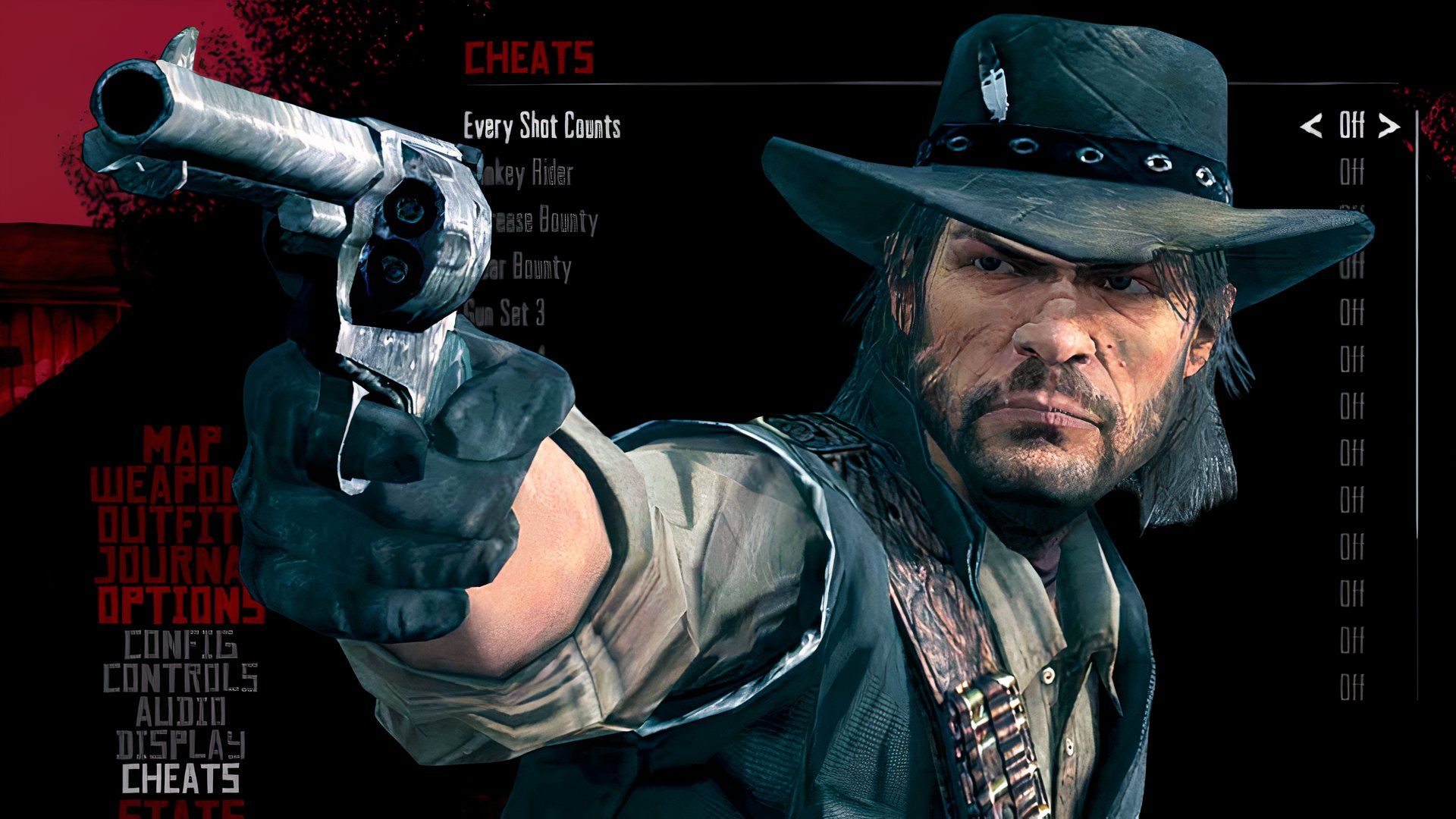Viewport: 1456px width, 819px height.
Task: Open the Map menu
Action: (x=183, y=444)
